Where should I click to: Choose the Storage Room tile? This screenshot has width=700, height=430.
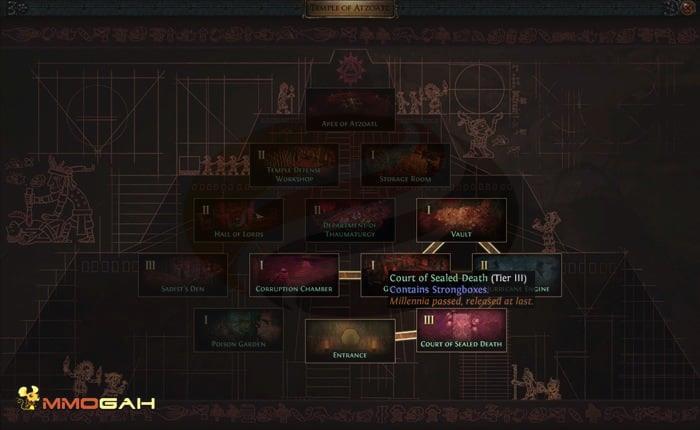[x=405, y=165]
